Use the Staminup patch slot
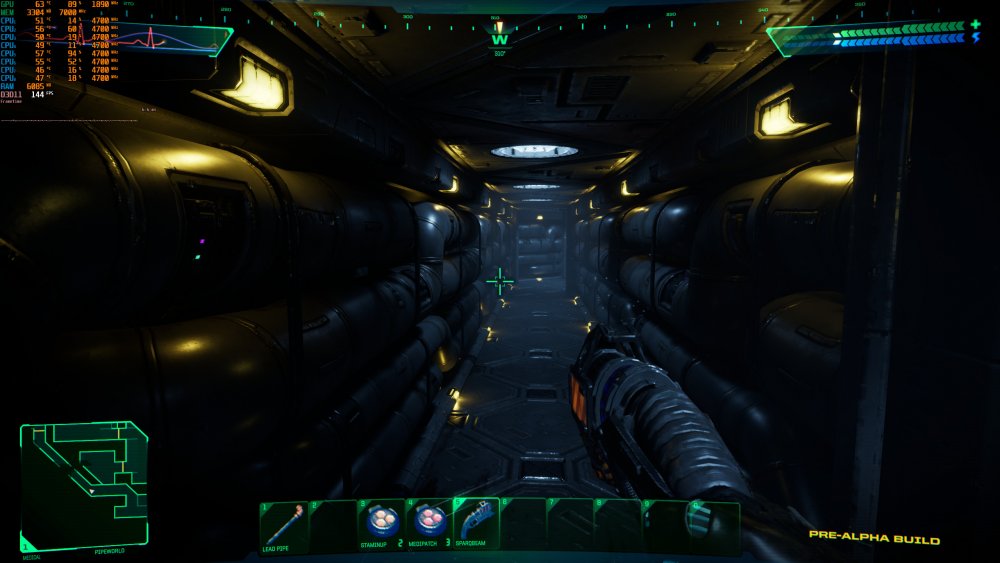Viewport: 1000px width, 563px height. click(381, 524)
